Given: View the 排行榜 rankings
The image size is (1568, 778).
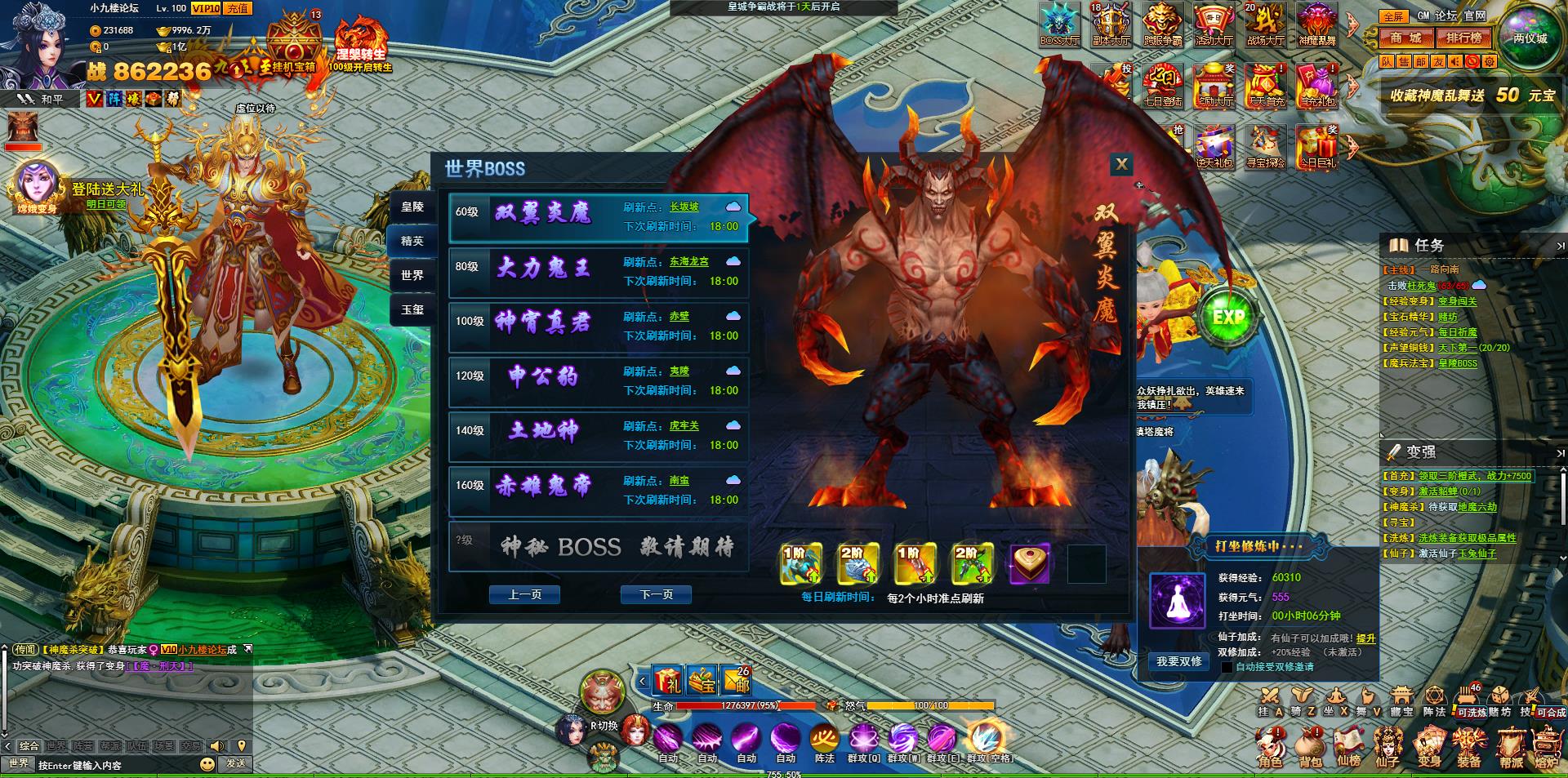Looking at the screenshot, I should click(x=1463, y=38).
